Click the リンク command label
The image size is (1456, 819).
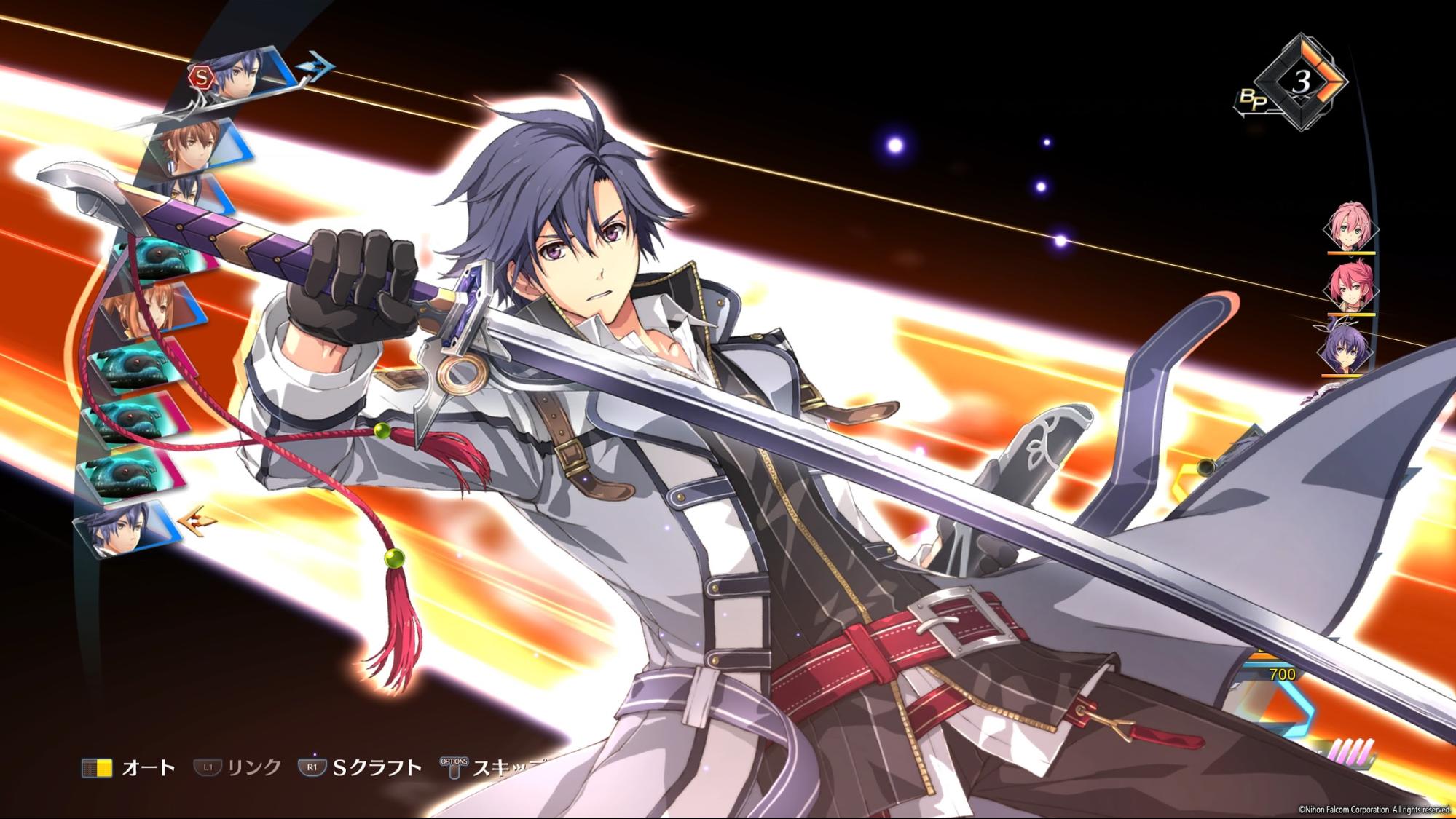(255, 767)
